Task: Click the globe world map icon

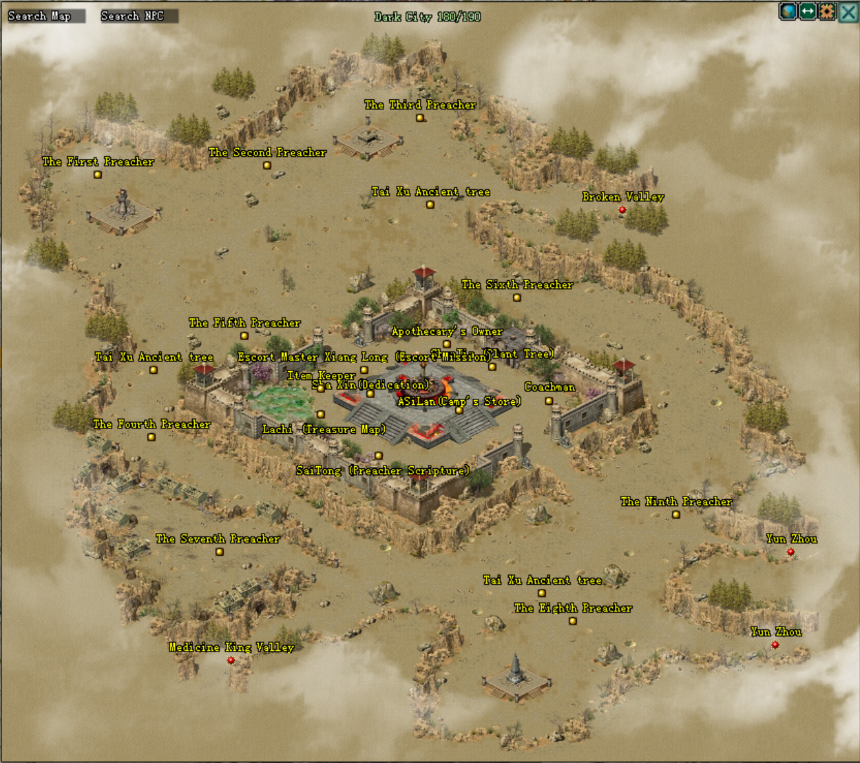Action: click(789, 12)
